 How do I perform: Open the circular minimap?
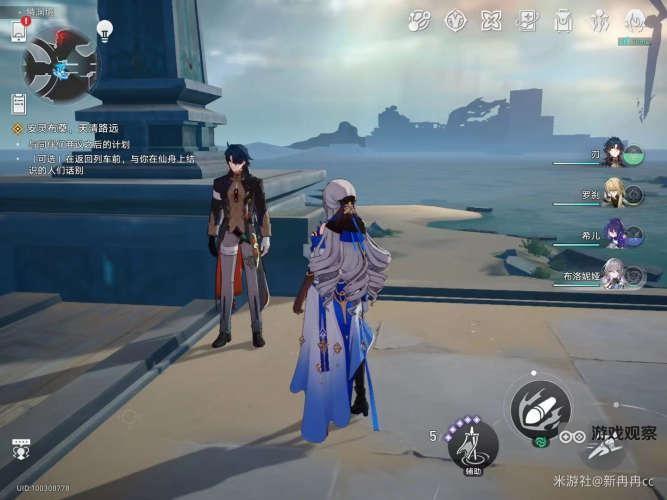[61, 64]
